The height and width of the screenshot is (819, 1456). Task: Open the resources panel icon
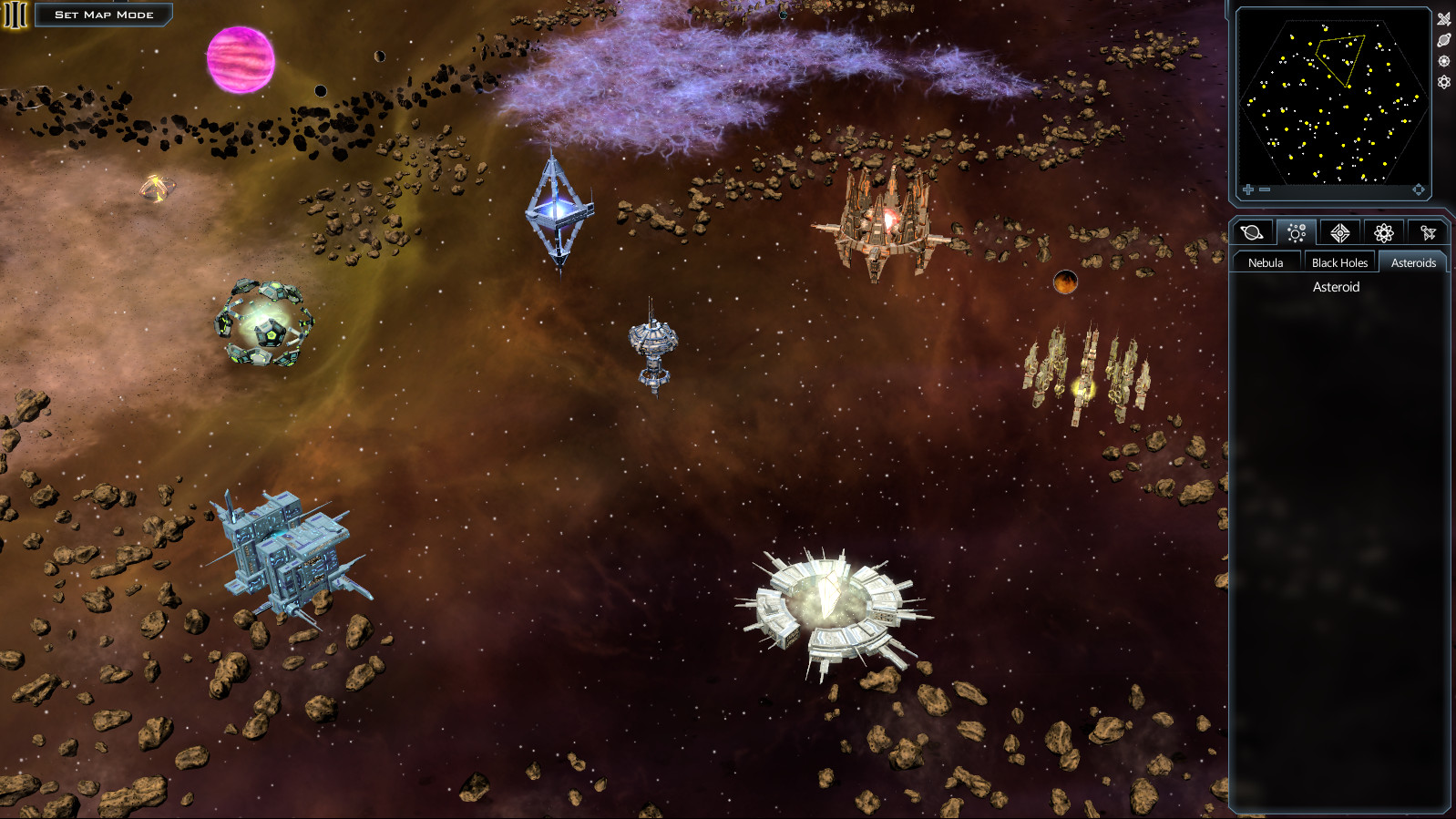1338,232
